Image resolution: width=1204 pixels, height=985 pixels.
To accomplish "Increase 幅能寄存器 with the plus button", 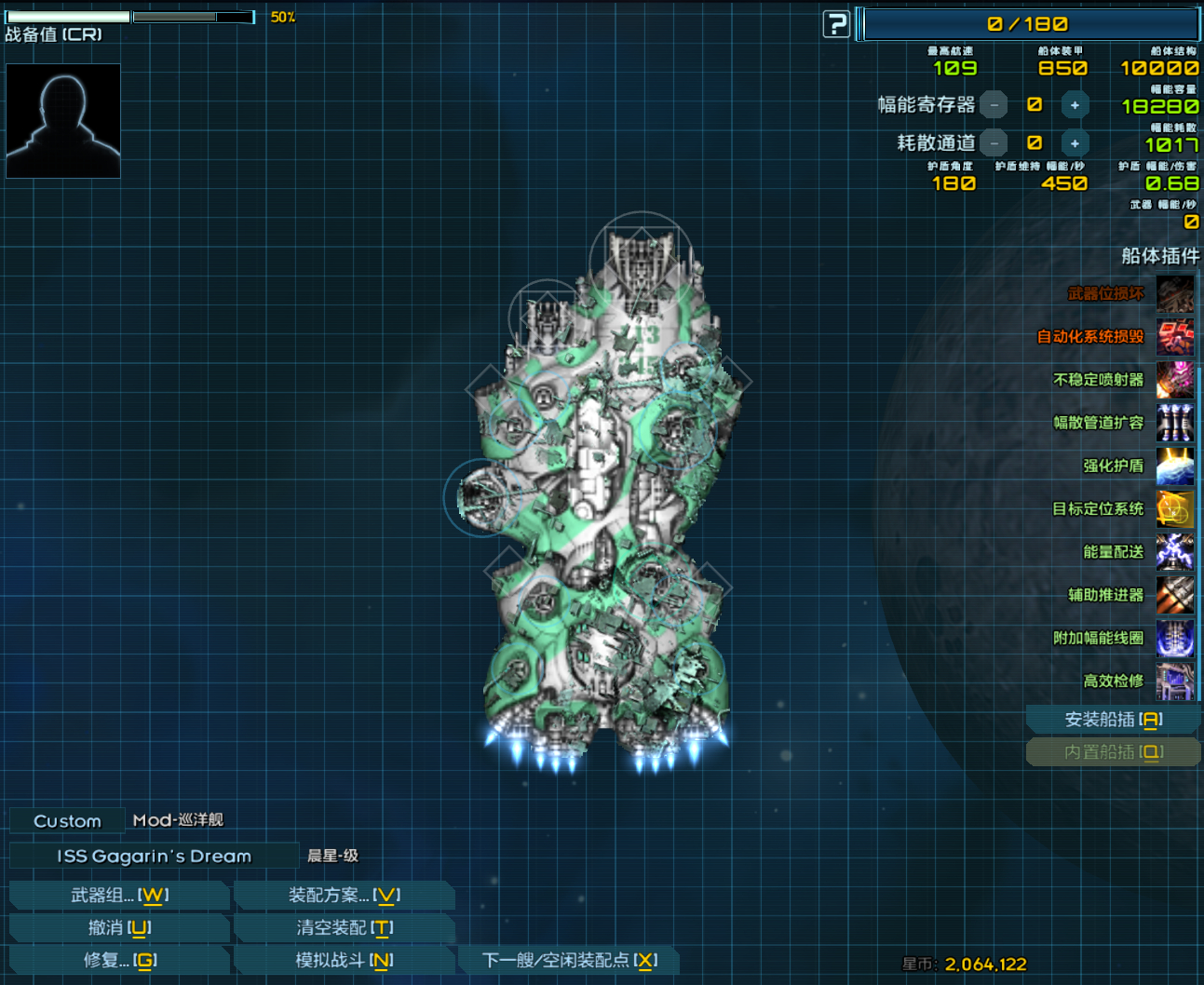I will click(x=1075, y=105).
